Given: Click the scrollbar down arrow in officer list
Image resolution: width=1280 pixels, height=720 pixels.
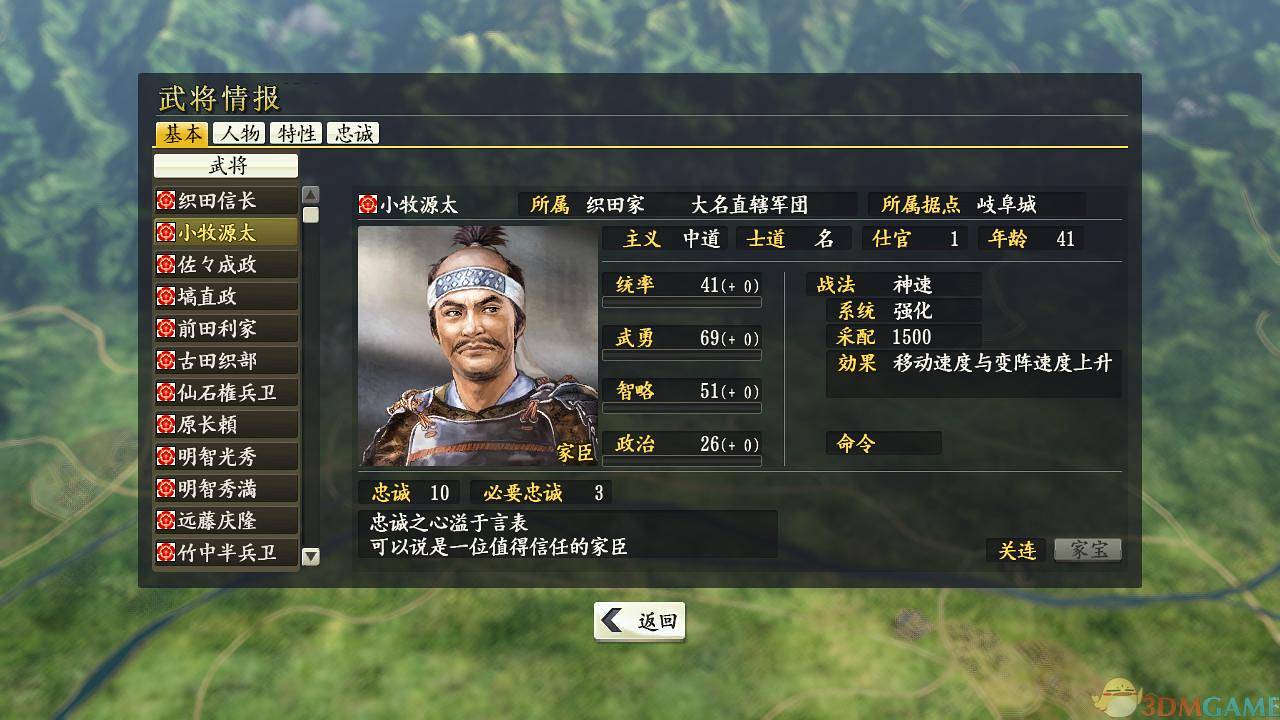Looking at the screenshot, I should point(310,556).
